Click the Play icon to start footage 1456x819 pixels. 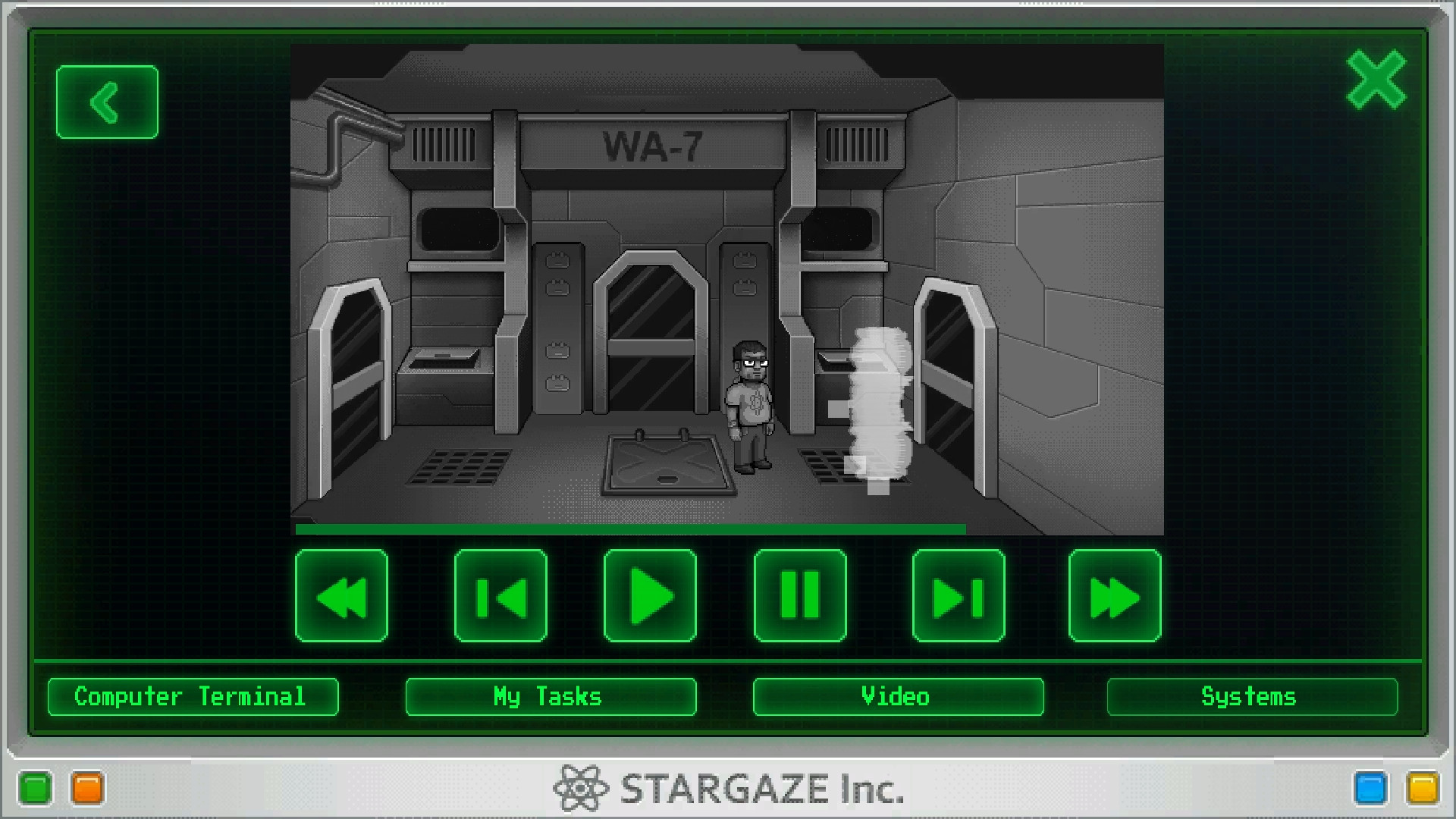pyautogui.click(x=650, y=596)
